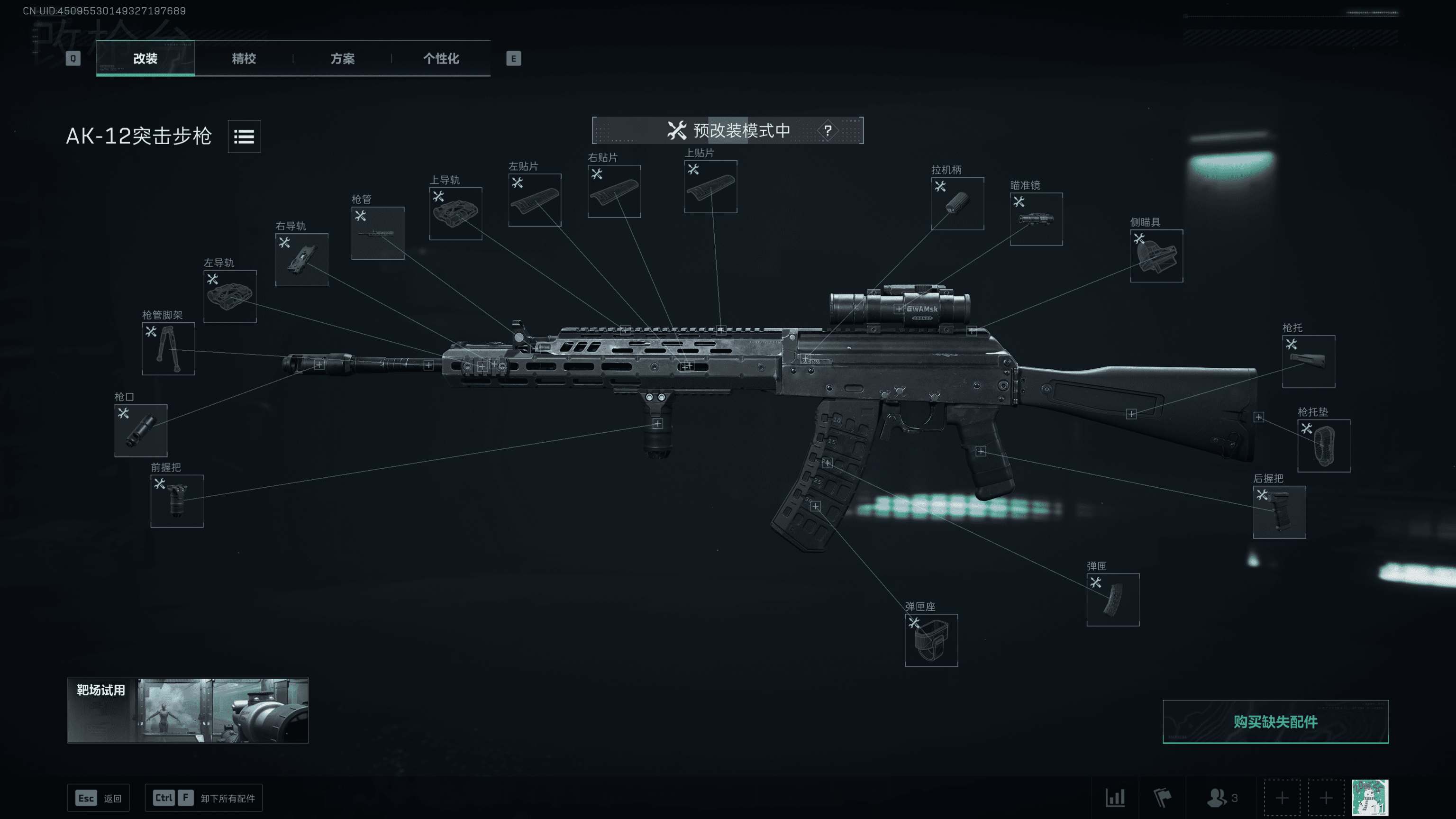1456x819 pixels.
Task: Open the 枪口 muzzle attachment slot
Action: click(x=140, y=431)
